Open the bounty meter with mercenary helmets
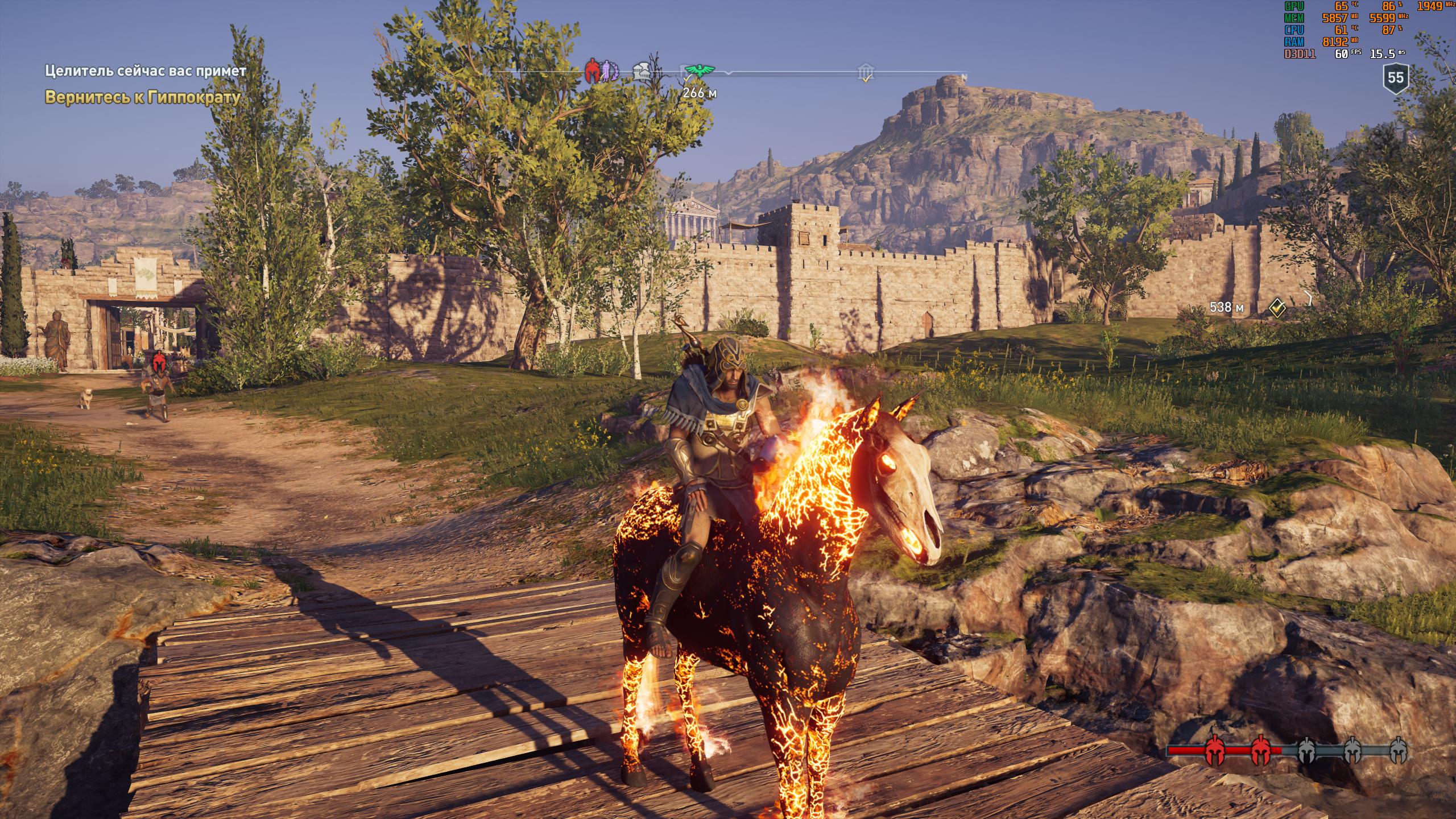Image resolution: width=1456 pixels, height=819 pixels. pyautogui.click(x=1287, y=750)
